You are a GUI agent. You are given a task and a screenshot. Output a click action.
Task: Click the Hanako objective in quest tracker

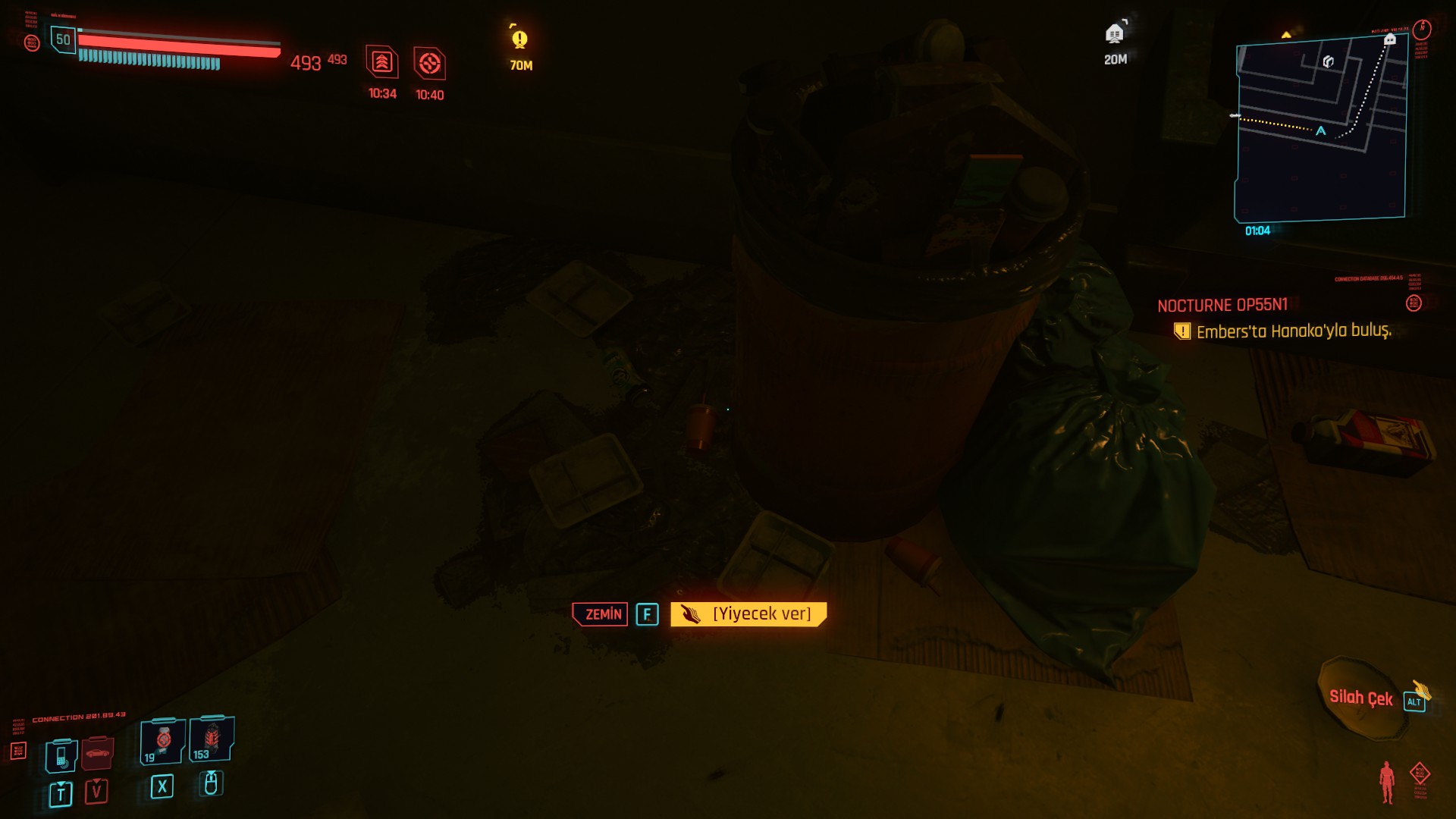pos(1293,331)
